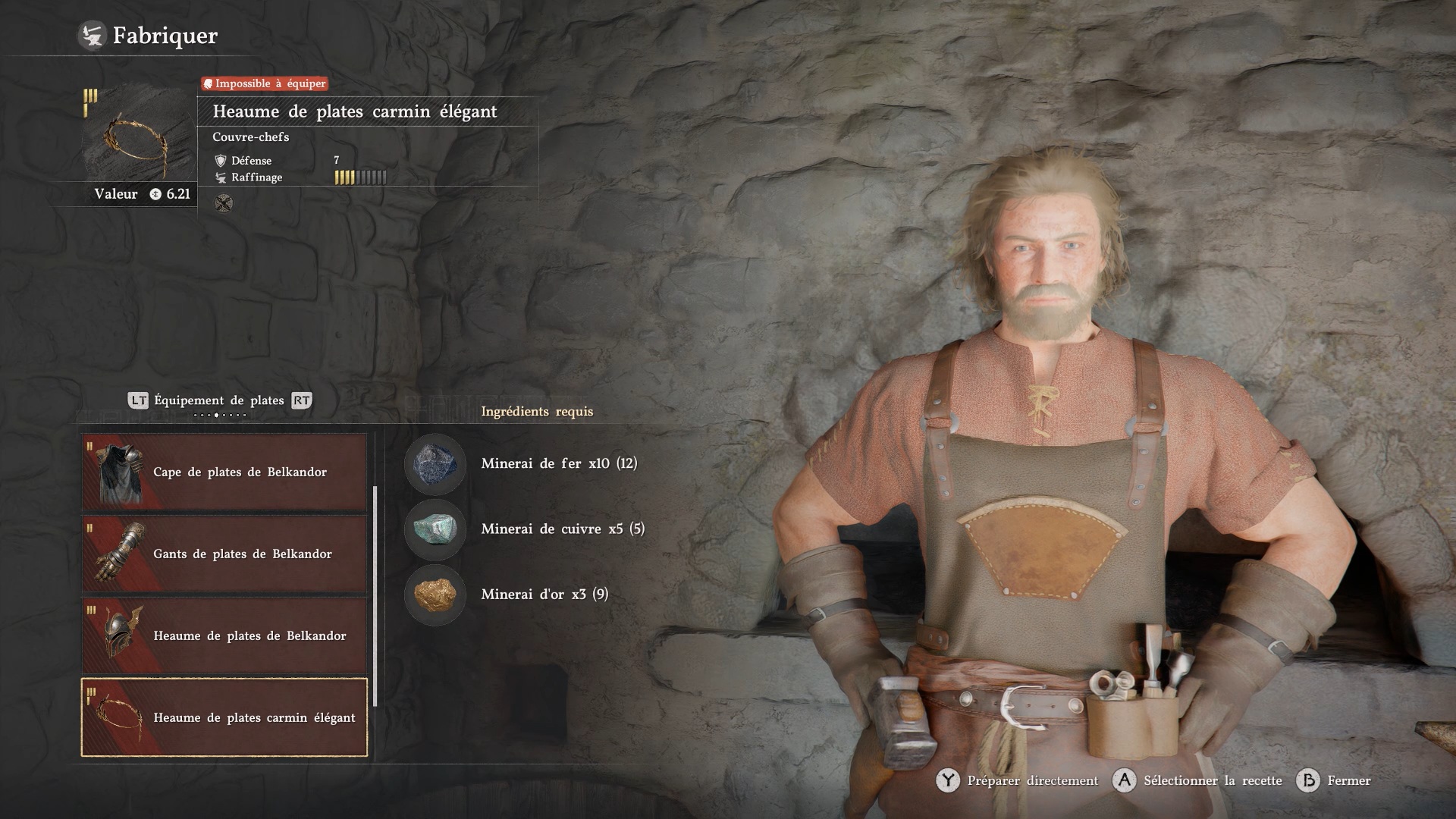Image resolution: width=1456 pixels, height=819 pixels.
Task: Click the Minerai de cuivre ingredient icon
Action: click(435, 529)
